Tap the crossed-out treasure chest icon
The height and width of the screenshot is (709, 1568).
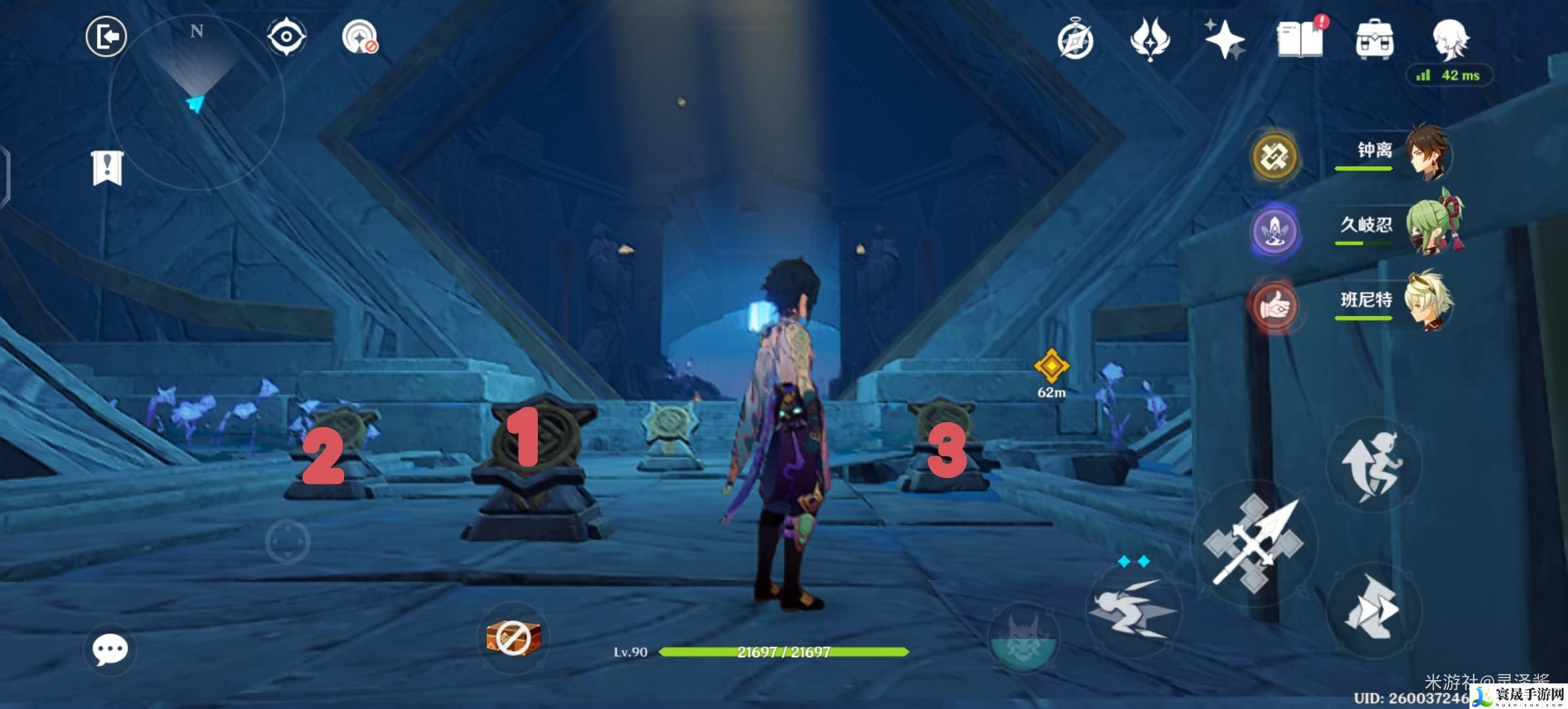513,637
